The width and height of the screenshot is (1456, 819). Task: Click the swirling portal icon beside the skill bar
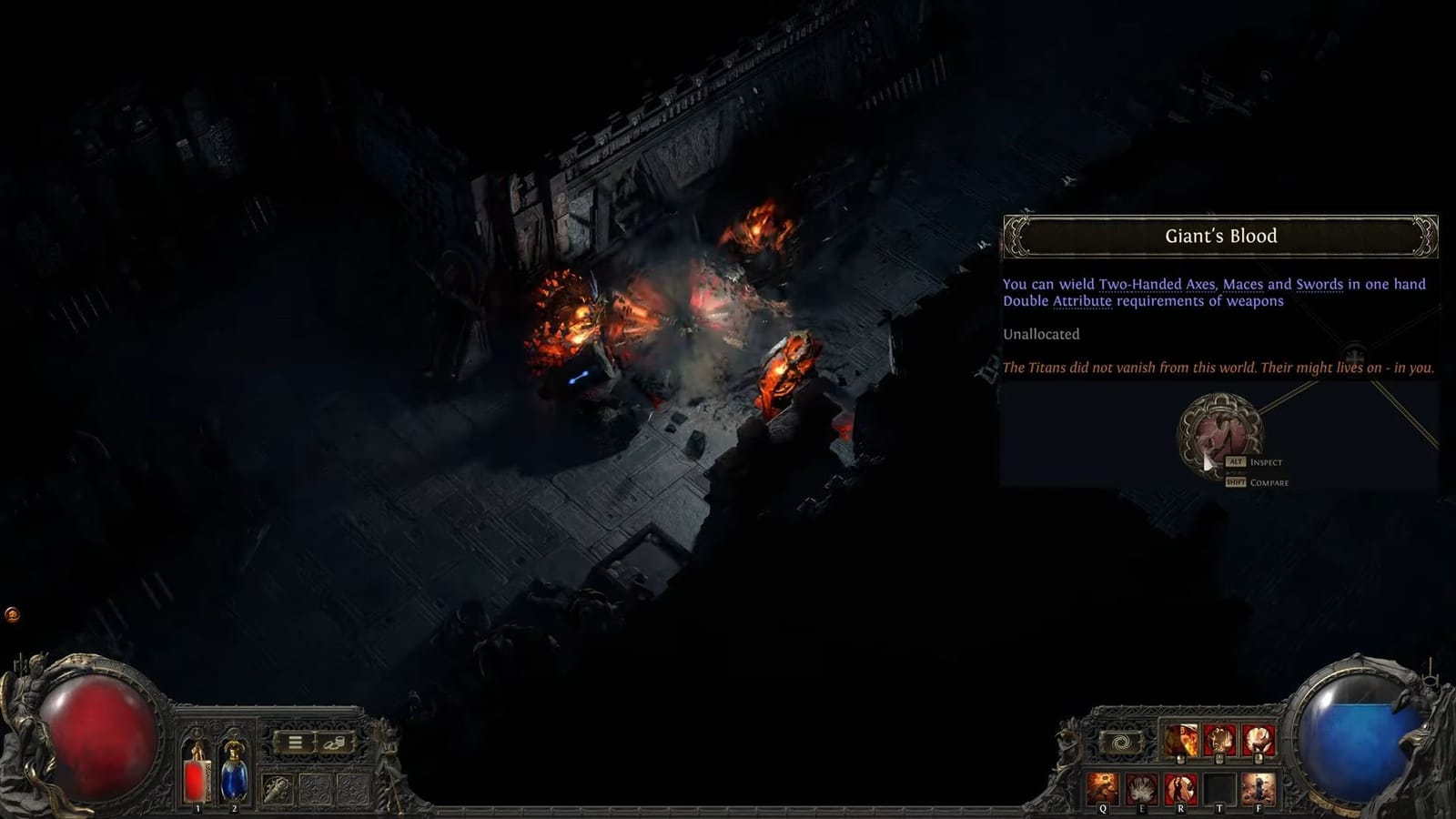pyautogui.click(x=1119, y=740)
